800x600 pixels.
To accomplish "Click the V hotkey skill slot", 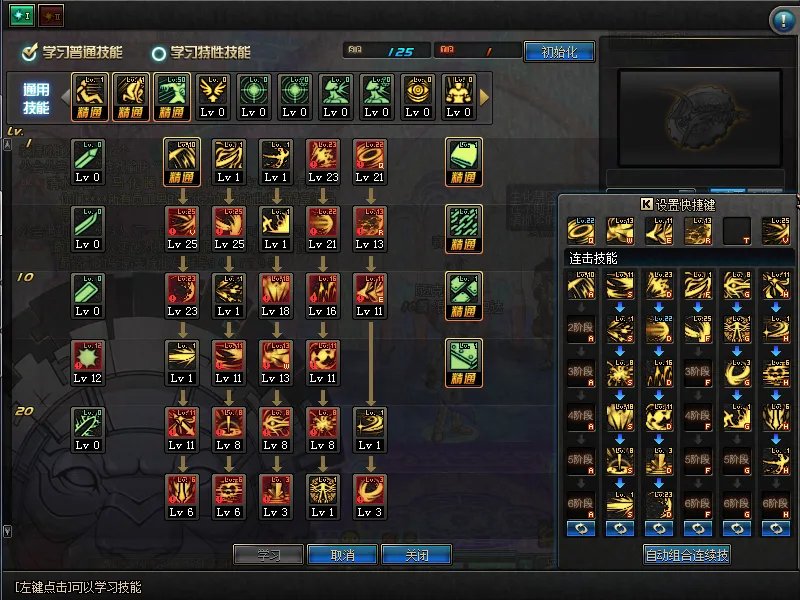I will 775,231.
